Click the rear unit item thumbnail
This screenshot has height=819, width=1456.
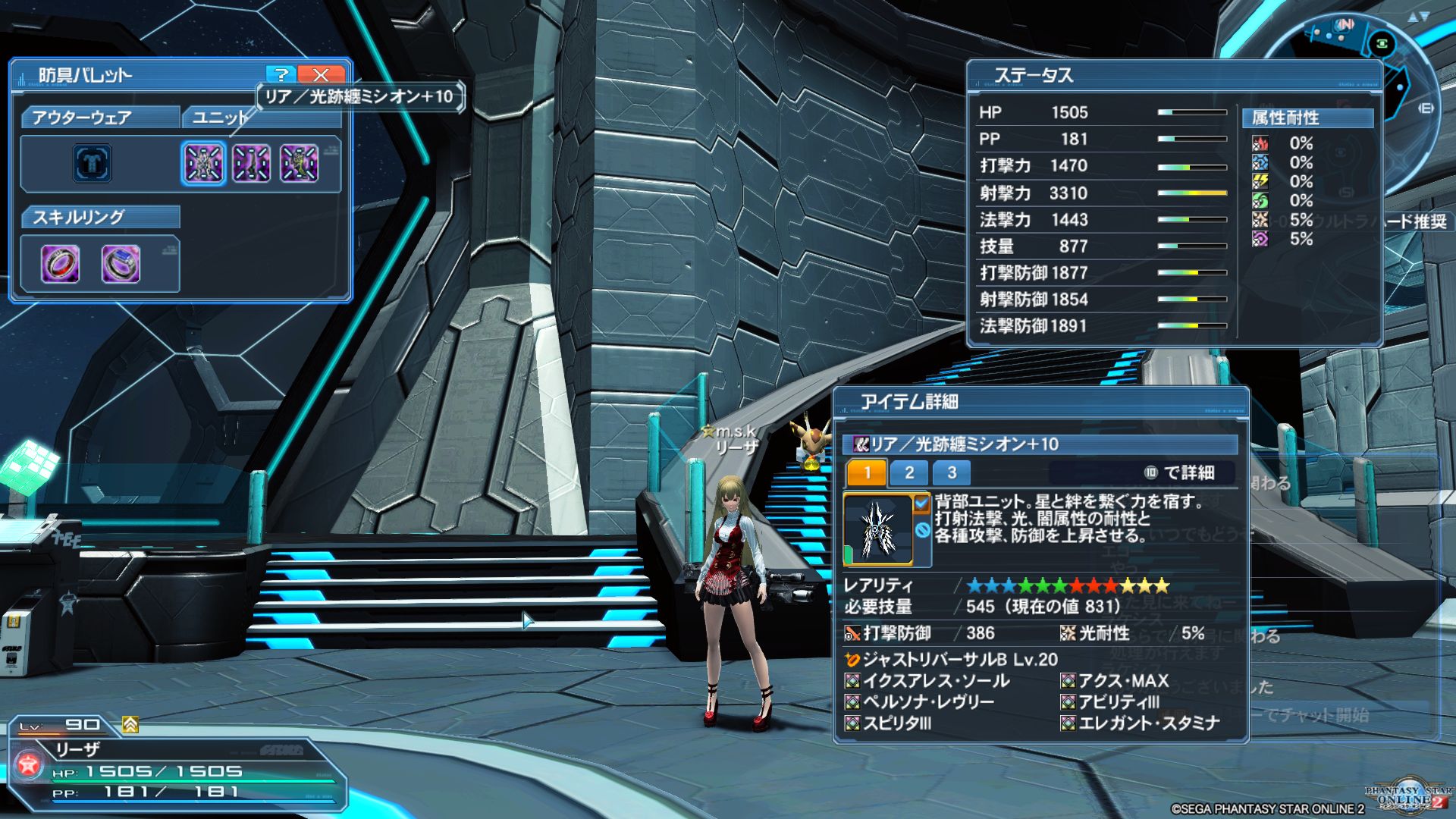point(878,529)
